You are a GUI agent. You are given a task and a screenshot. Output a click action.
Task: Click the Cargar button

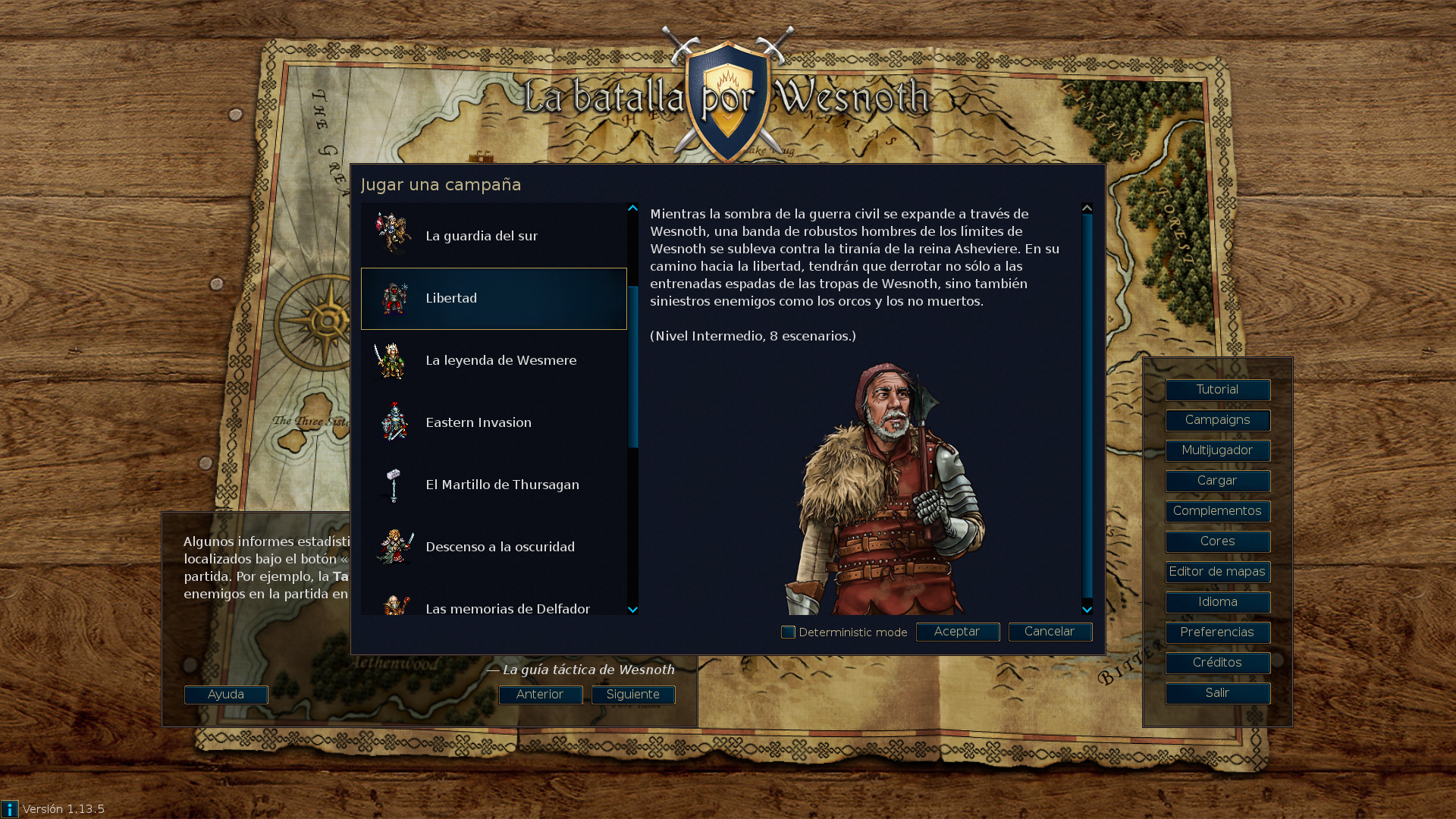click(x=1217, y=481)
